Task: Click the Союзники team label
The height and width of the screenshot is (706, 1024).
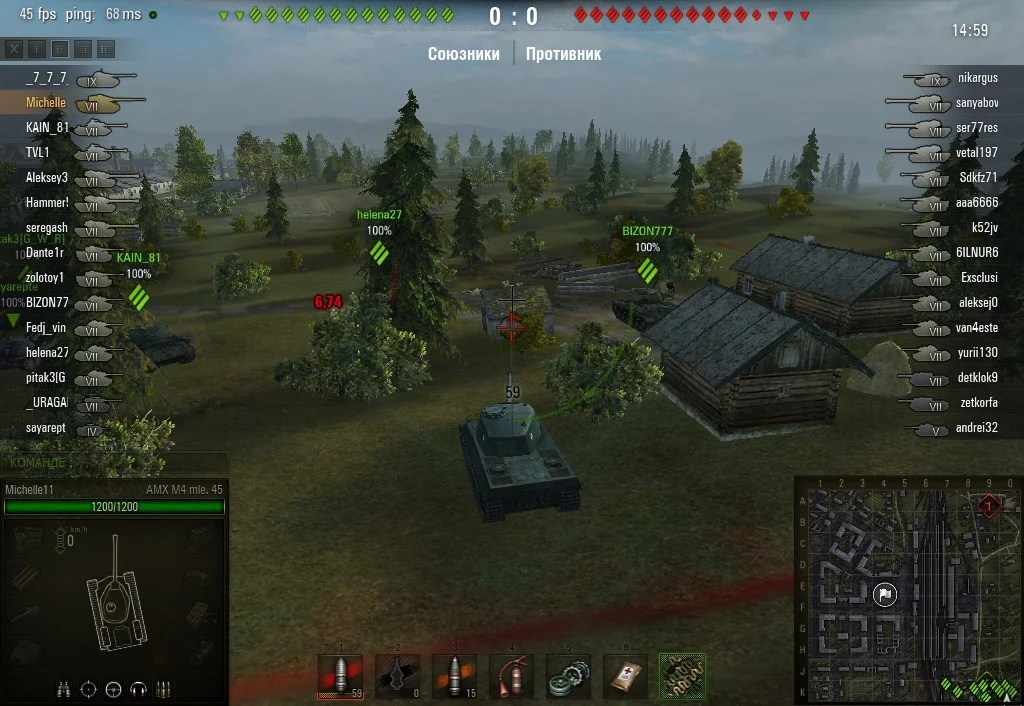Action: tap(463, 54)
